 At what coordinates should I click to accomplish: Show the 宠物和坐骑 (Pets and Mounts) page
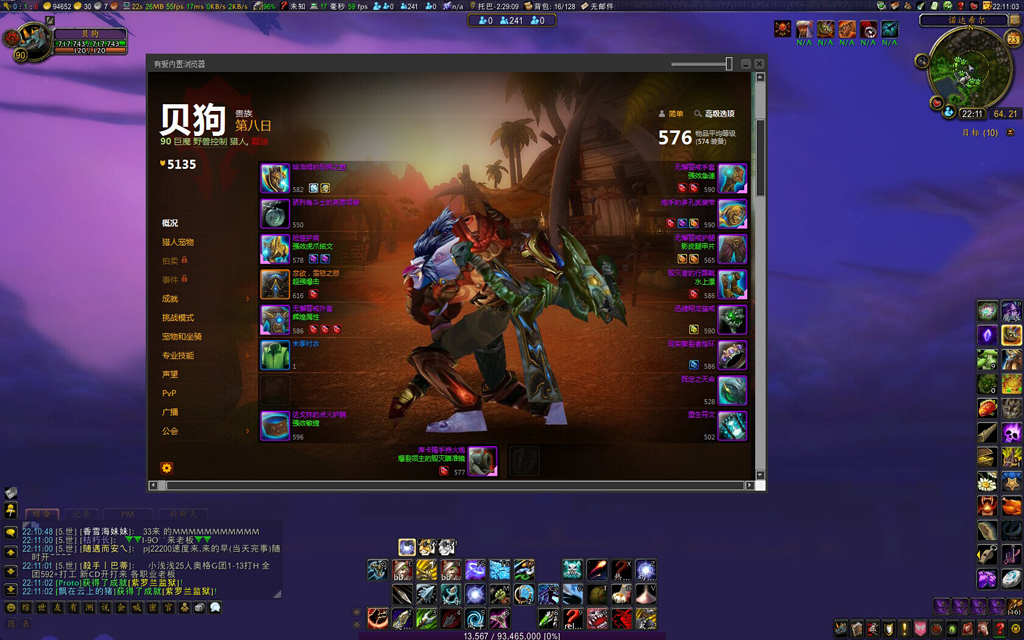182,336
